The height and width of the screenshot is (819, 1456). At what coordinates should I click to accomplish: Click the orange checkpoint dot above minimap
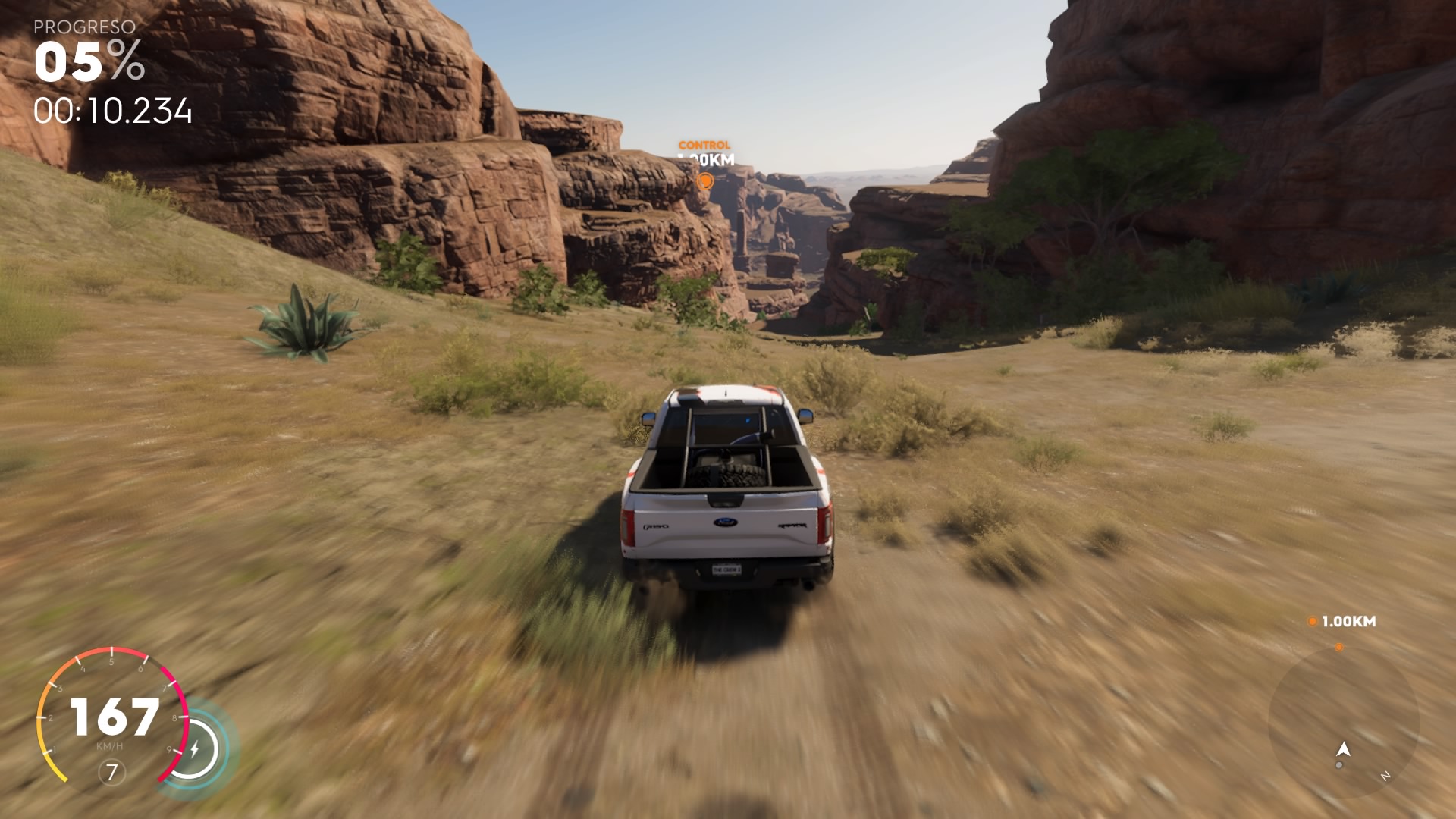[1339, 647]
